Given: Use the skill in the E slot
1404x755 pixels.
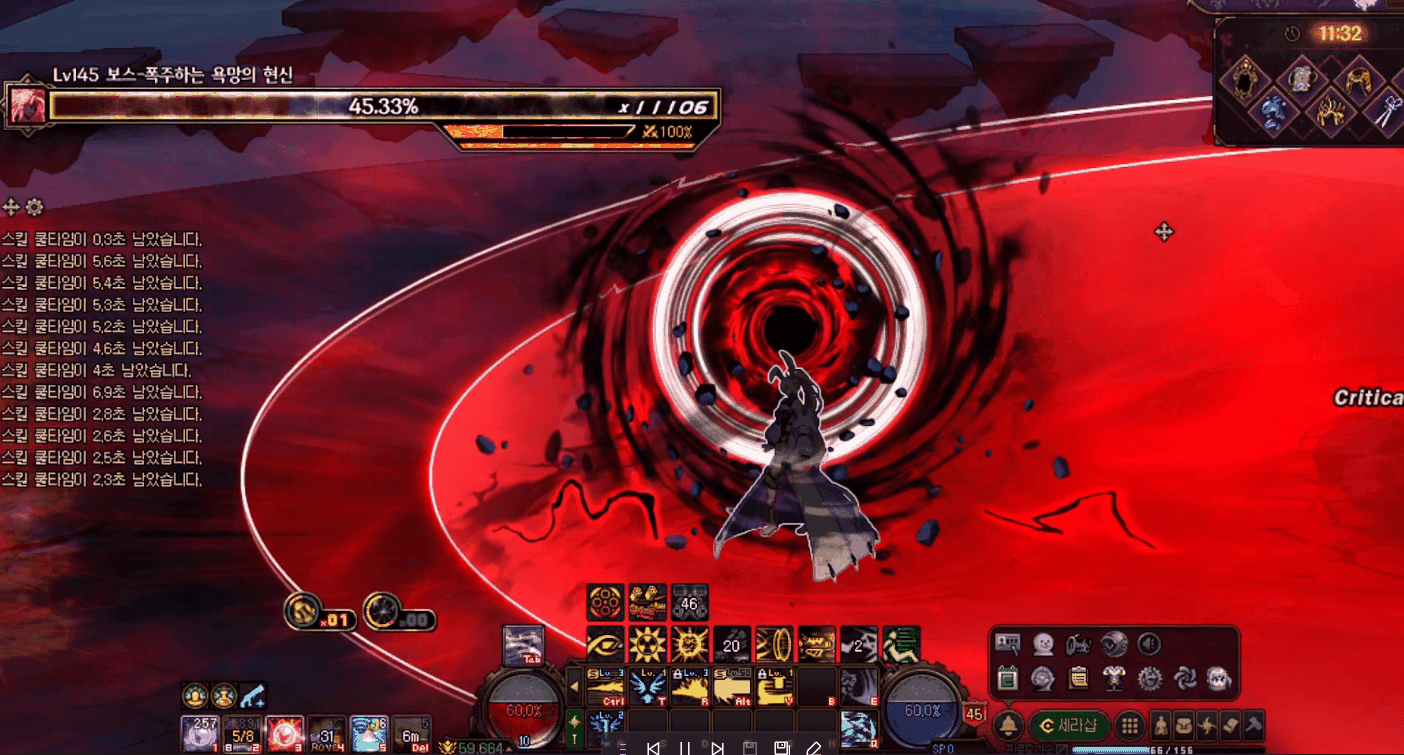Looking at the screenshot, I should 859,685.
